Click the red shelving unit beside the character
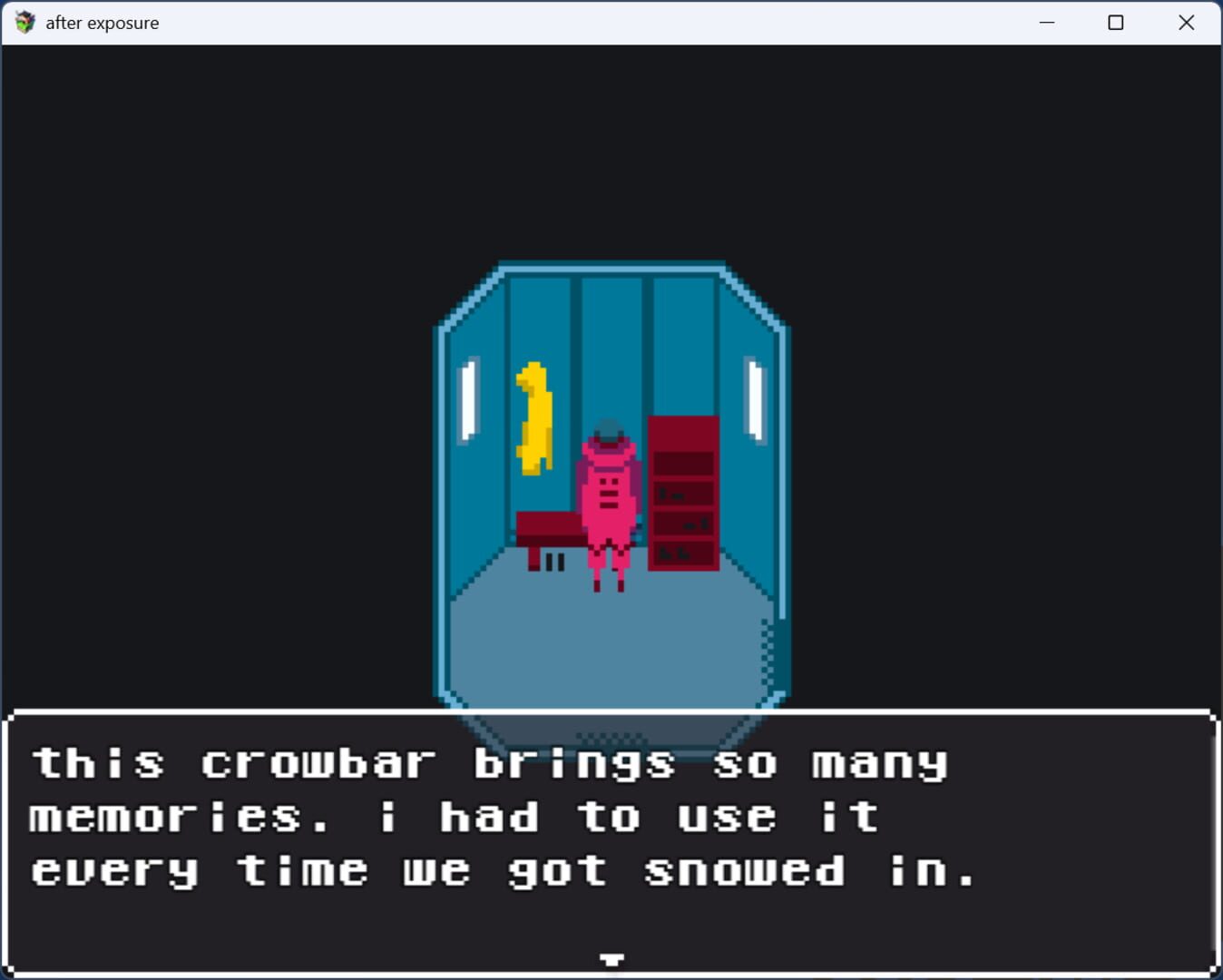The height and width of the screenshot is (980, 1223). click(681, 495)
